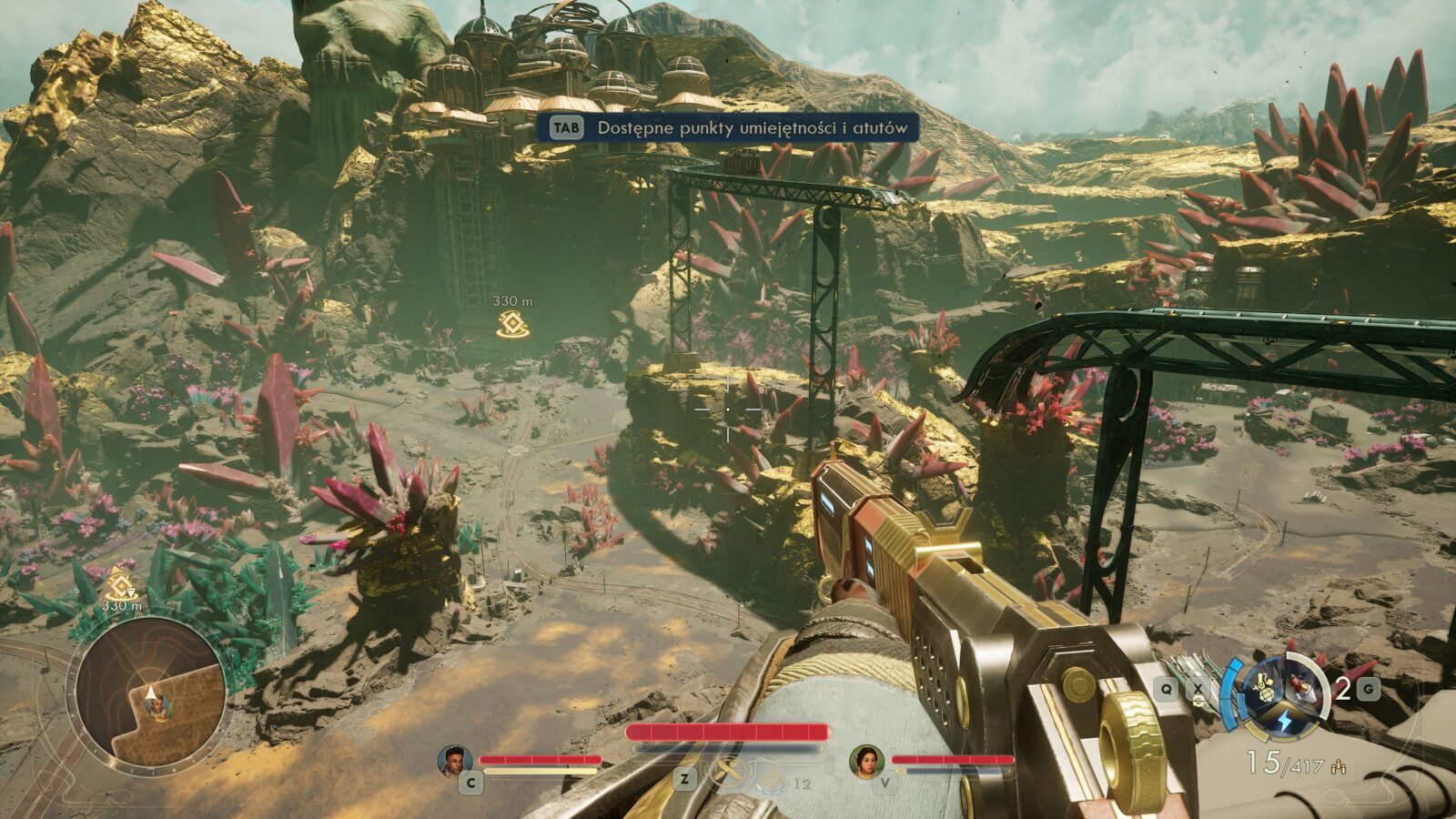Click the 330 m objective marker near the ladder
This screenshot has height=819, width=1456.
tap(511, 324)
